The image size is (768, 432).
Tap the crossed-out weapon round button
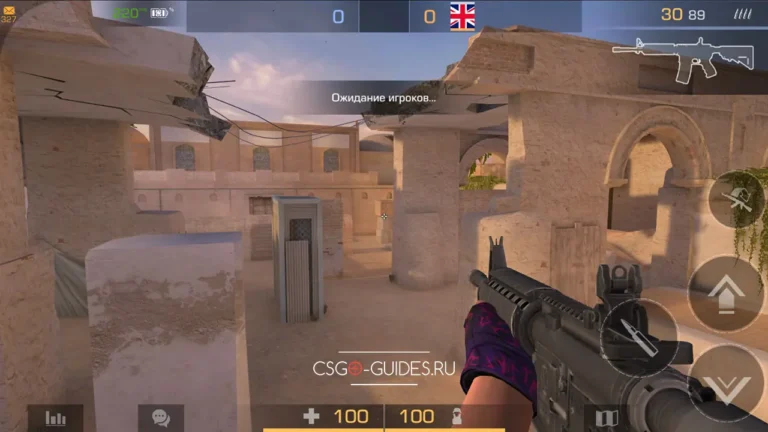(x=737, y=199)
